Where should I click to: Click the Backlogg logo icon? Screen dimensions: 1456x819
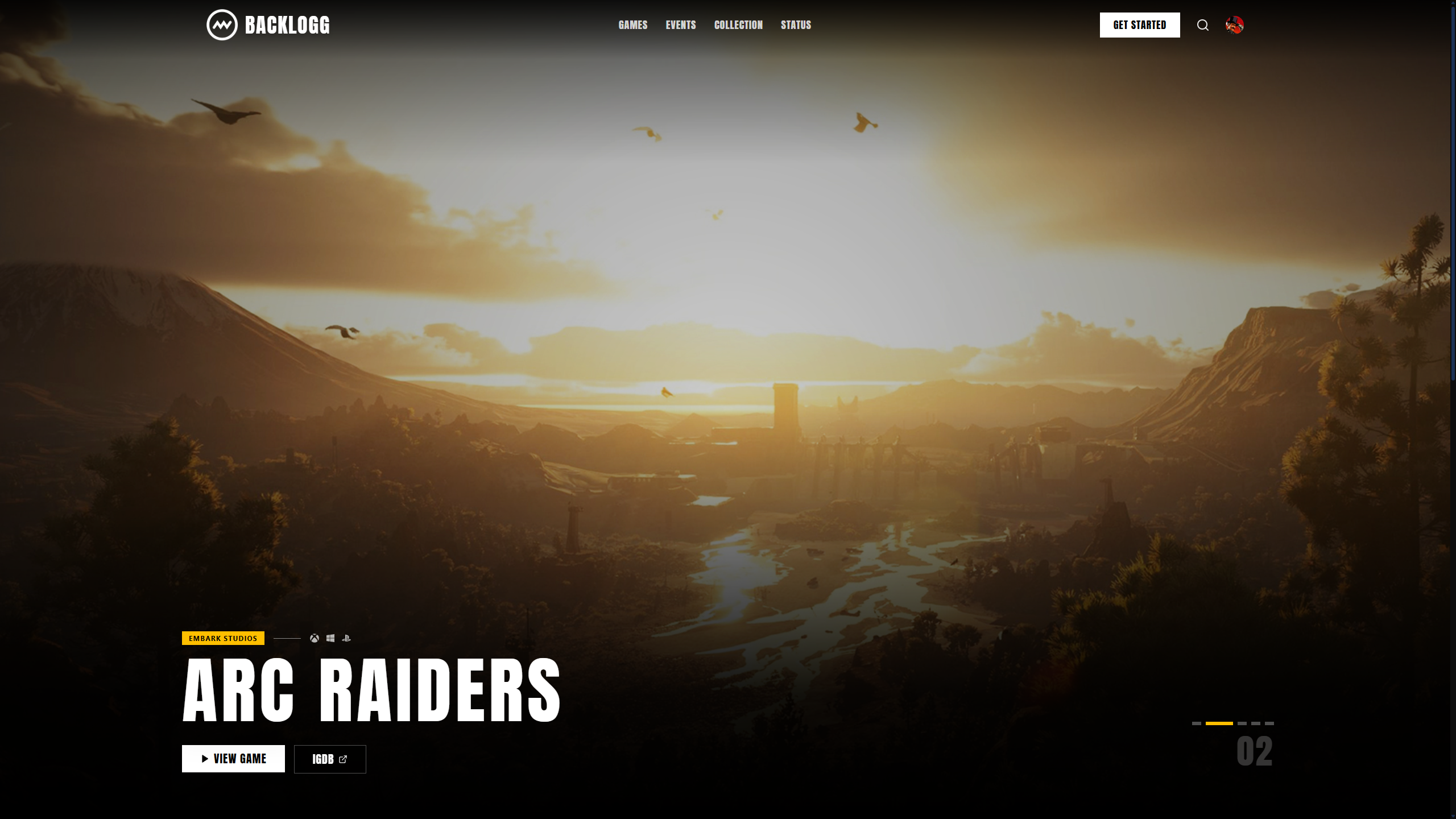click(222, 24)
